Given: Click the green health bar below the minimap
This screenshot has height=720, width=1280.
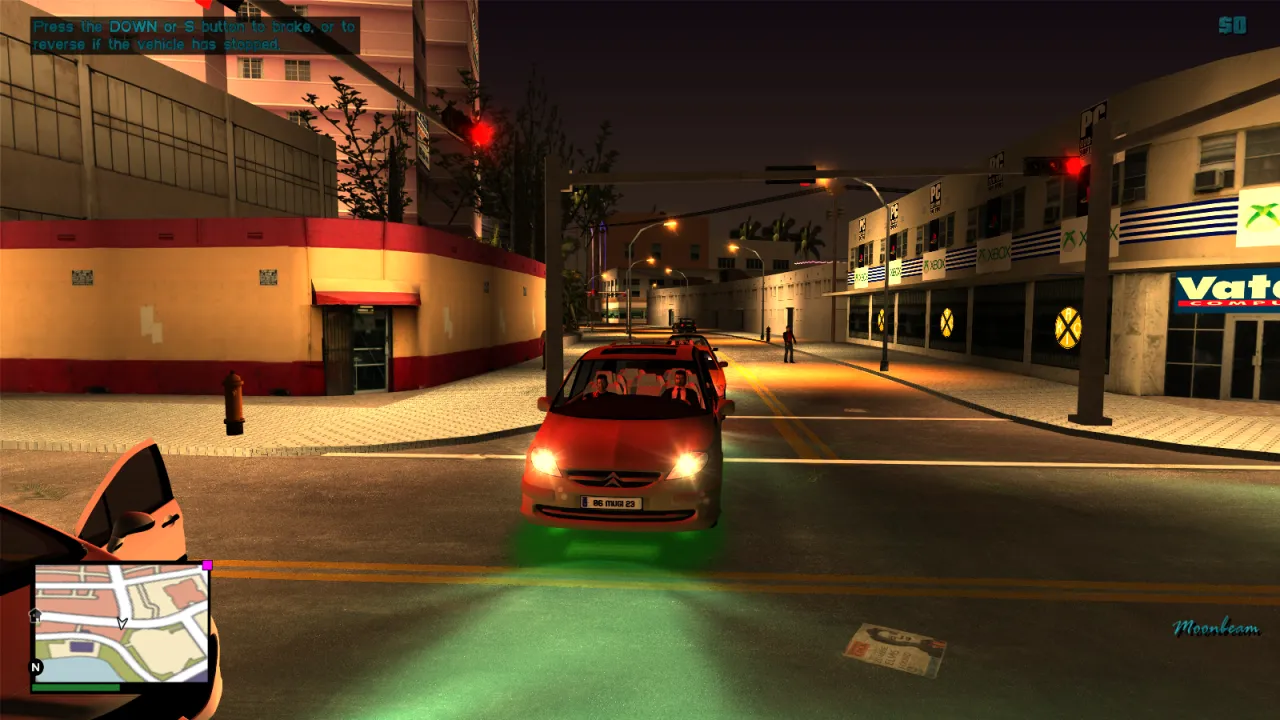Looking at the screenshot, I should click(76, 688).
